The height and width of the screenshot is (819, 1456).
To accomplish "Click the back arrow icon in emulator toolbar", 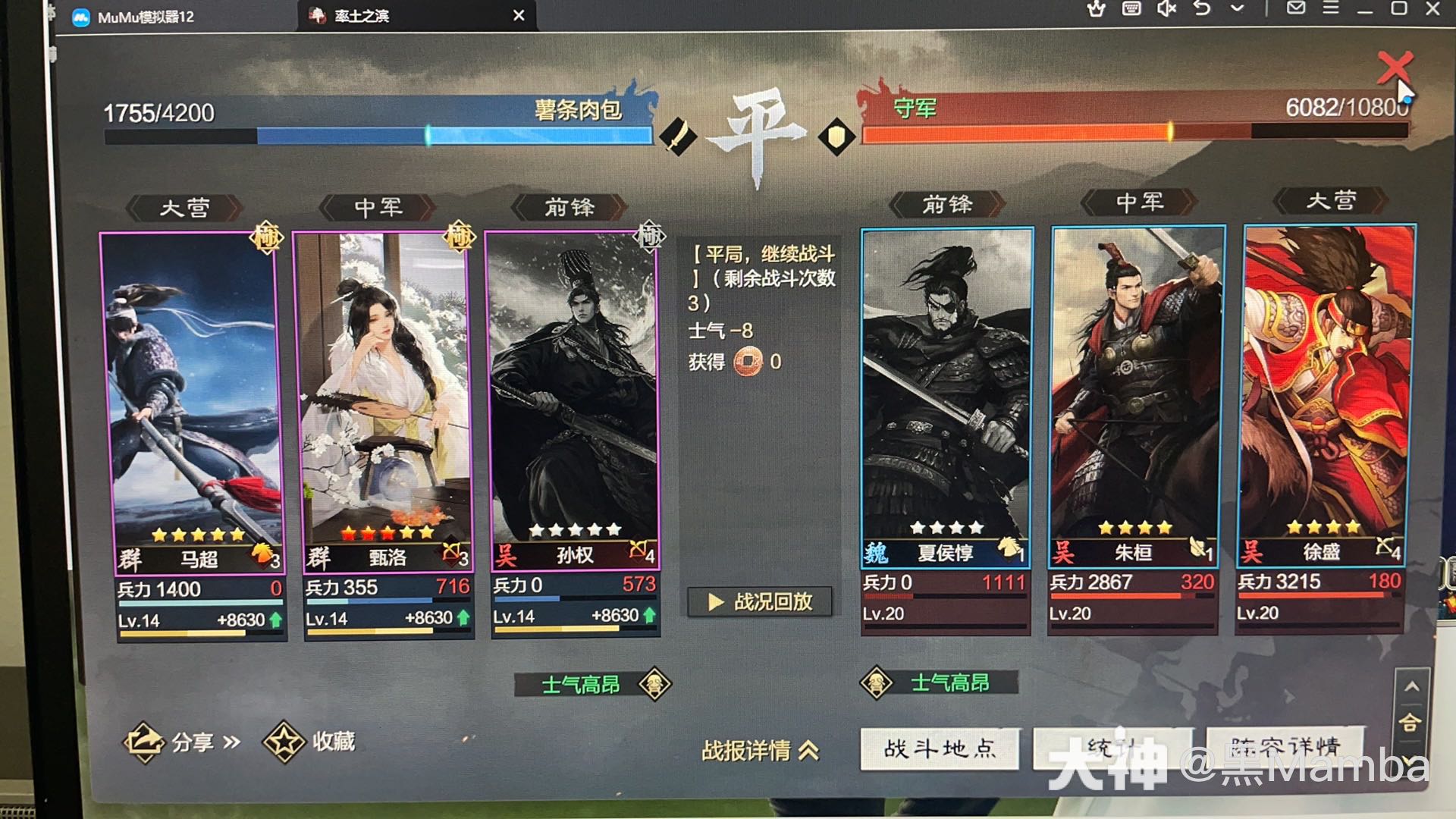I will tap(1202, 9).
